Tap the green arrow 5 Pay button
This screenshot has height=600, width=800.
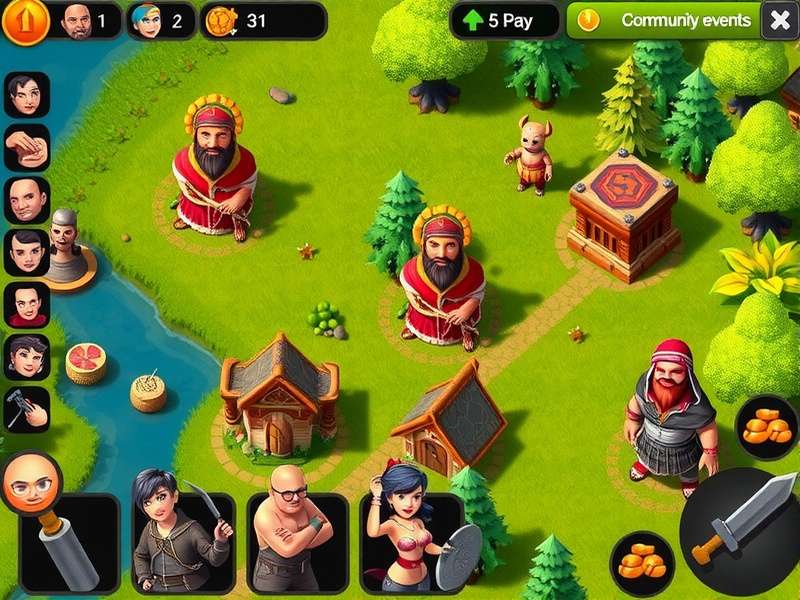504,20
